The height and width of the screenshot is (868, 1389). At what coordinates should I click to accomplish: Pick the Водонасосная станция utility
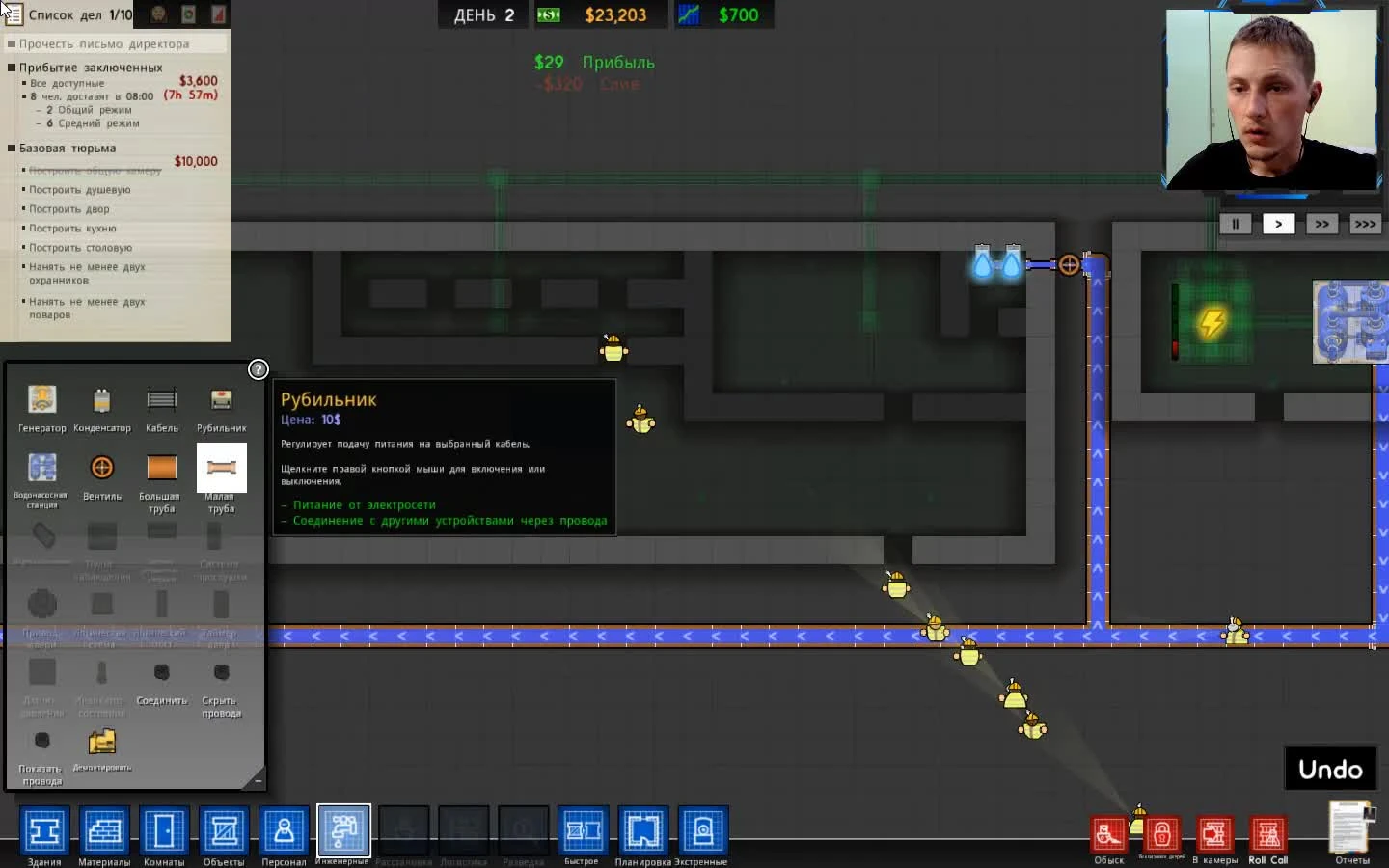pyautogui.click(x=42, y=471)
